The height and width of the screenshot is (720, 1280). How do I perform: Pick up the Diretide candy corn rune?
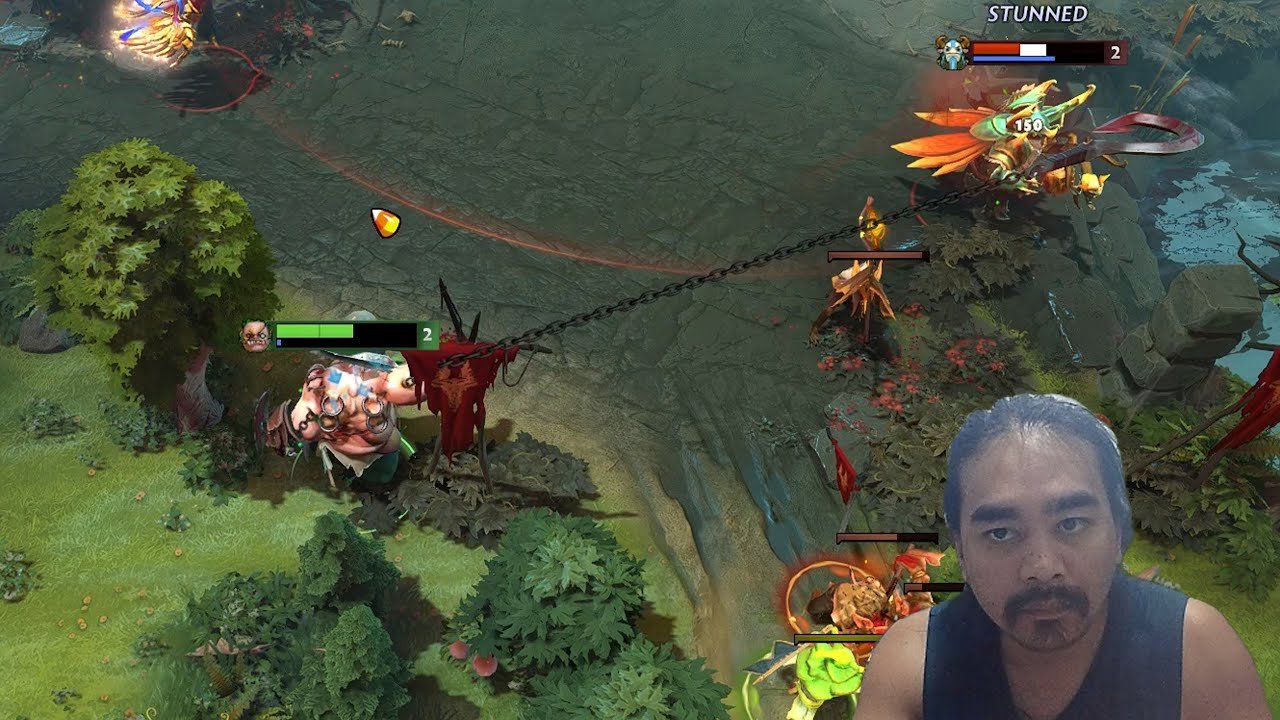click(x=385, y=221)
